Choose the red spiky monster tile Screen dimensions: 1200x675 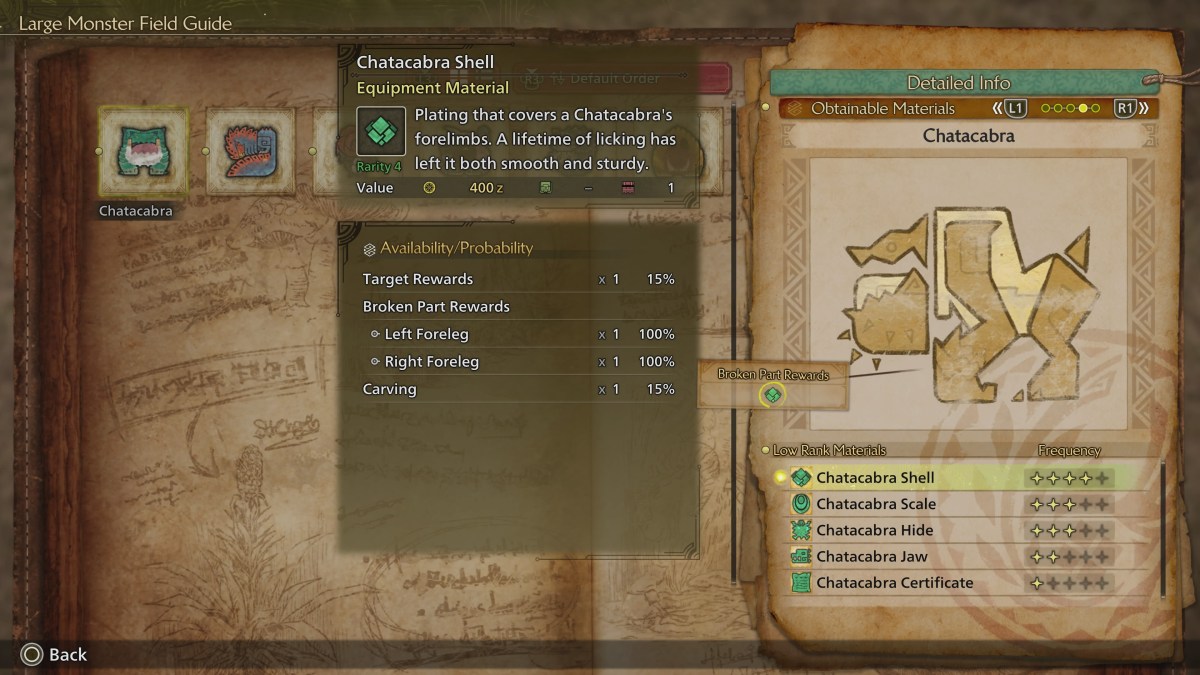249,151
